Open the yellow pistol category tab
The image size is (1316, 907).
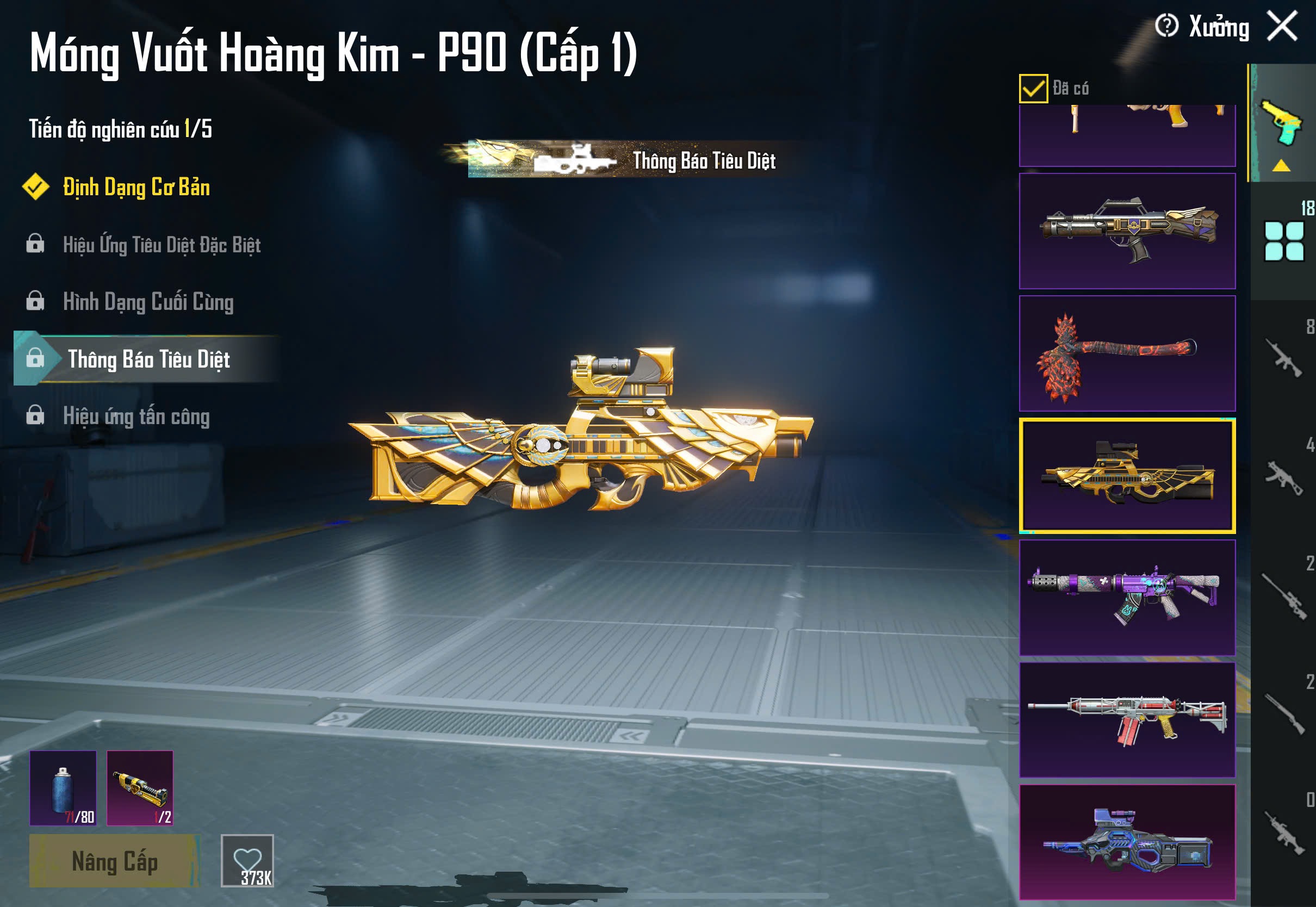click(1282, 124)
